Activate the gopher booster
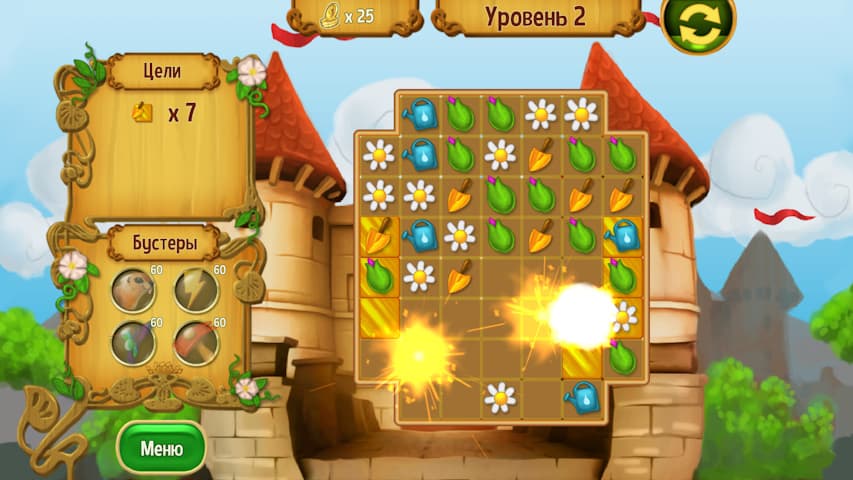 click(133, 291)
